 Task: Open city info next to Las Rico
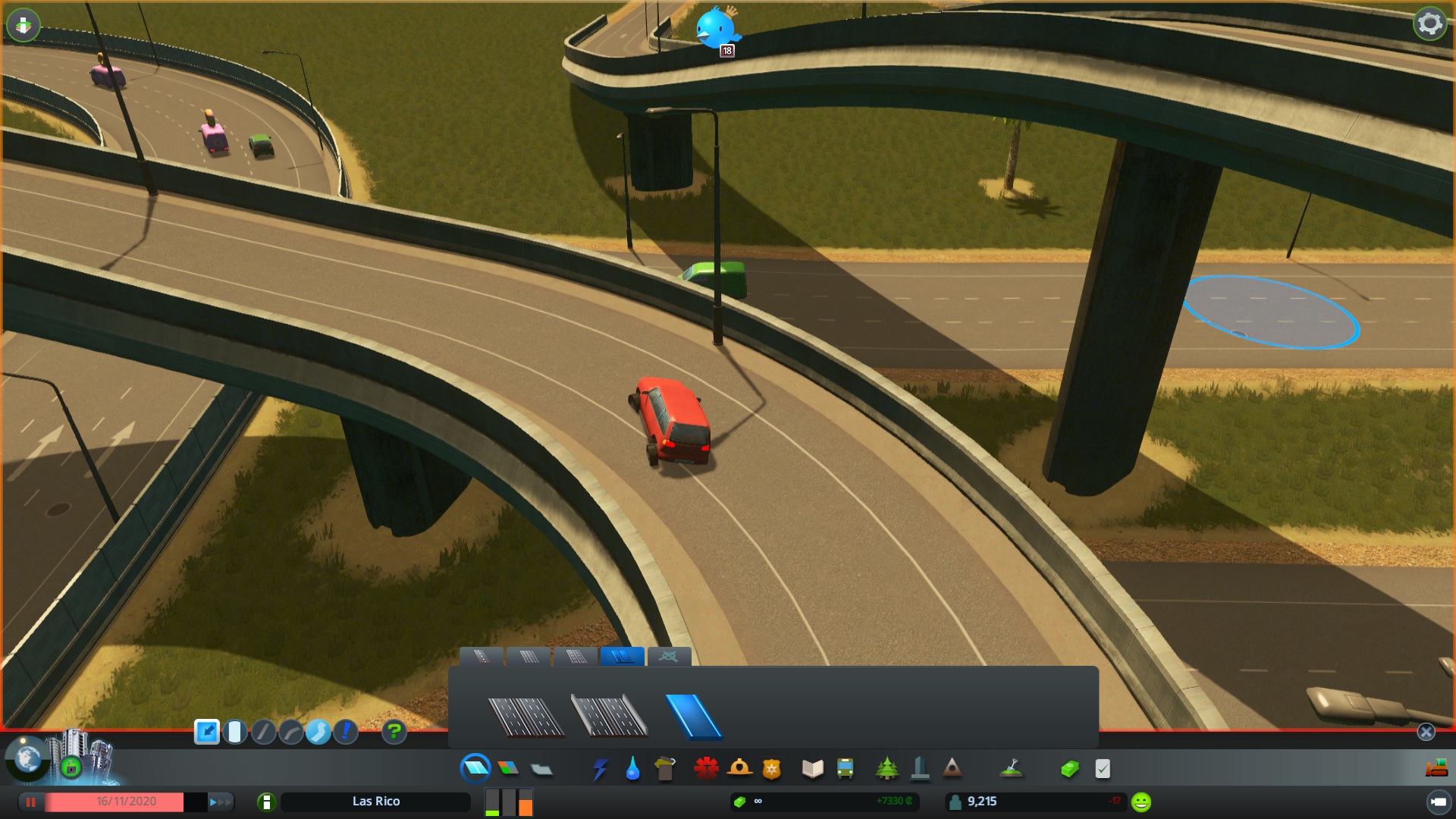(x=266, y=802)
